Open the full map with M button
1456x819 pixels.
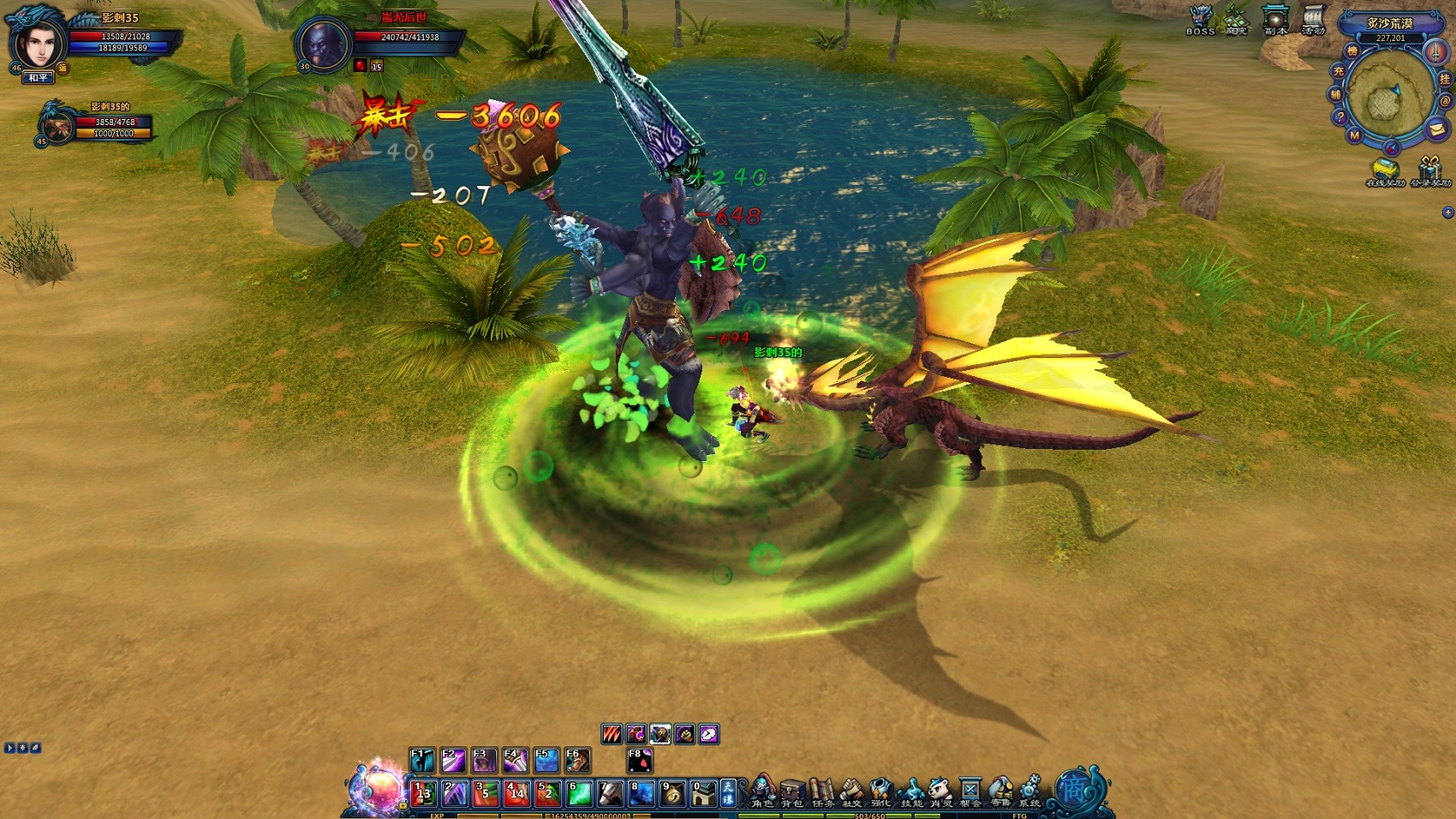pos(1354,135)
